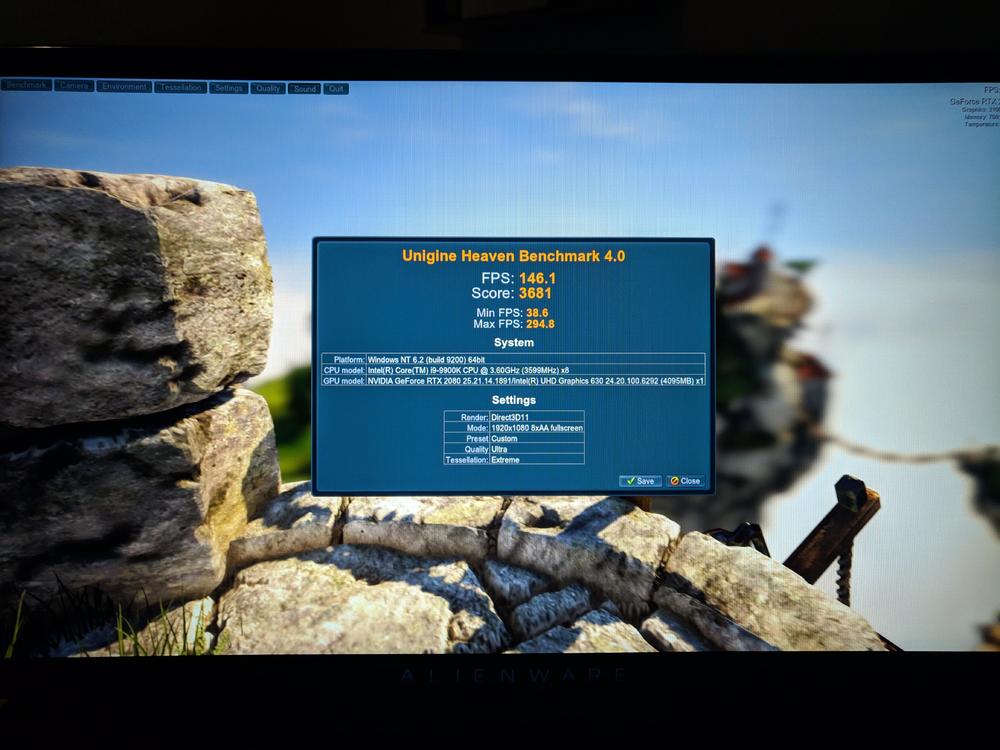Open the Sound menu

pos(305,88)
